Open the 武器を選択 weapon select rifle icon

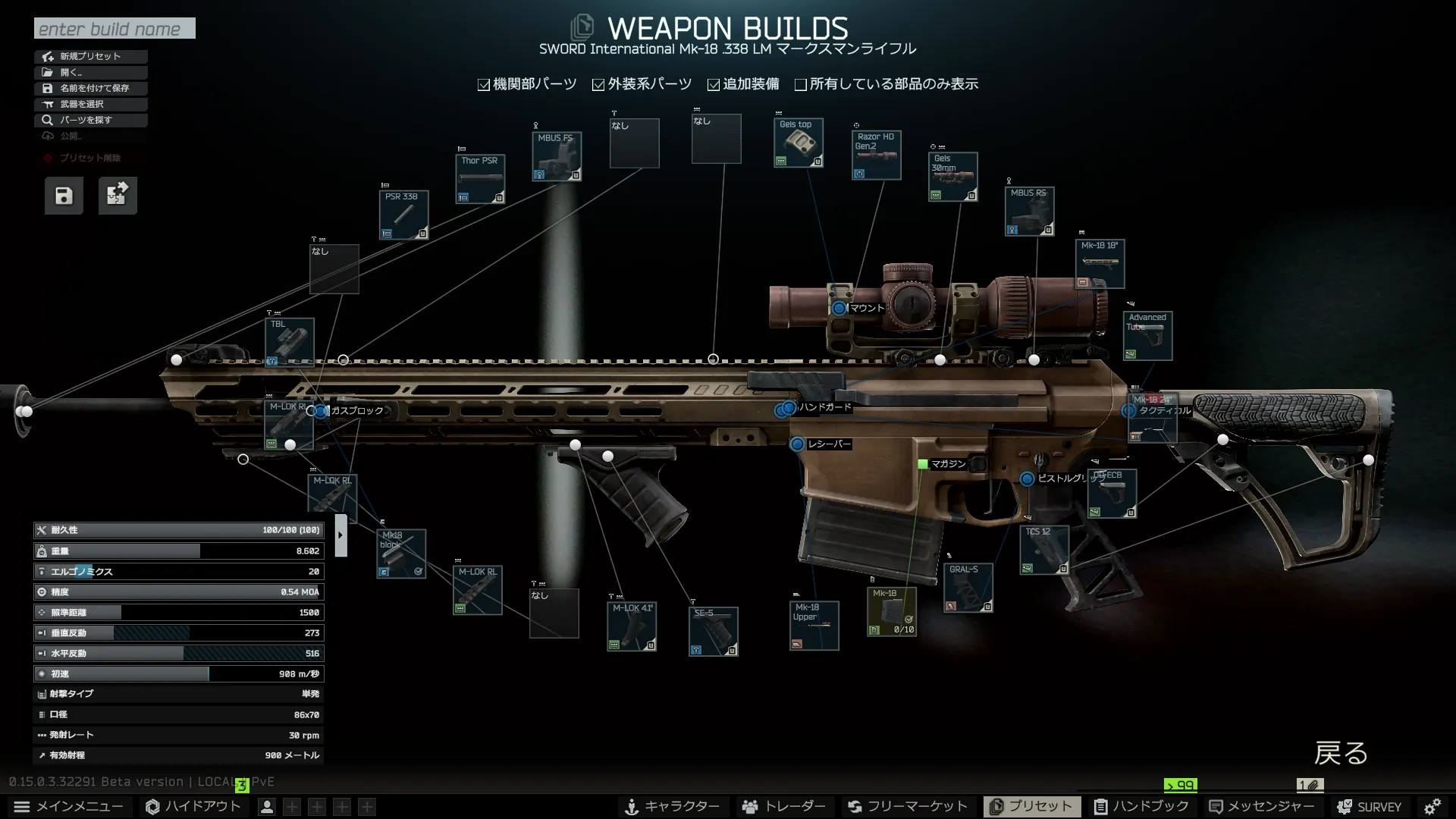click(x=47, y=104)
